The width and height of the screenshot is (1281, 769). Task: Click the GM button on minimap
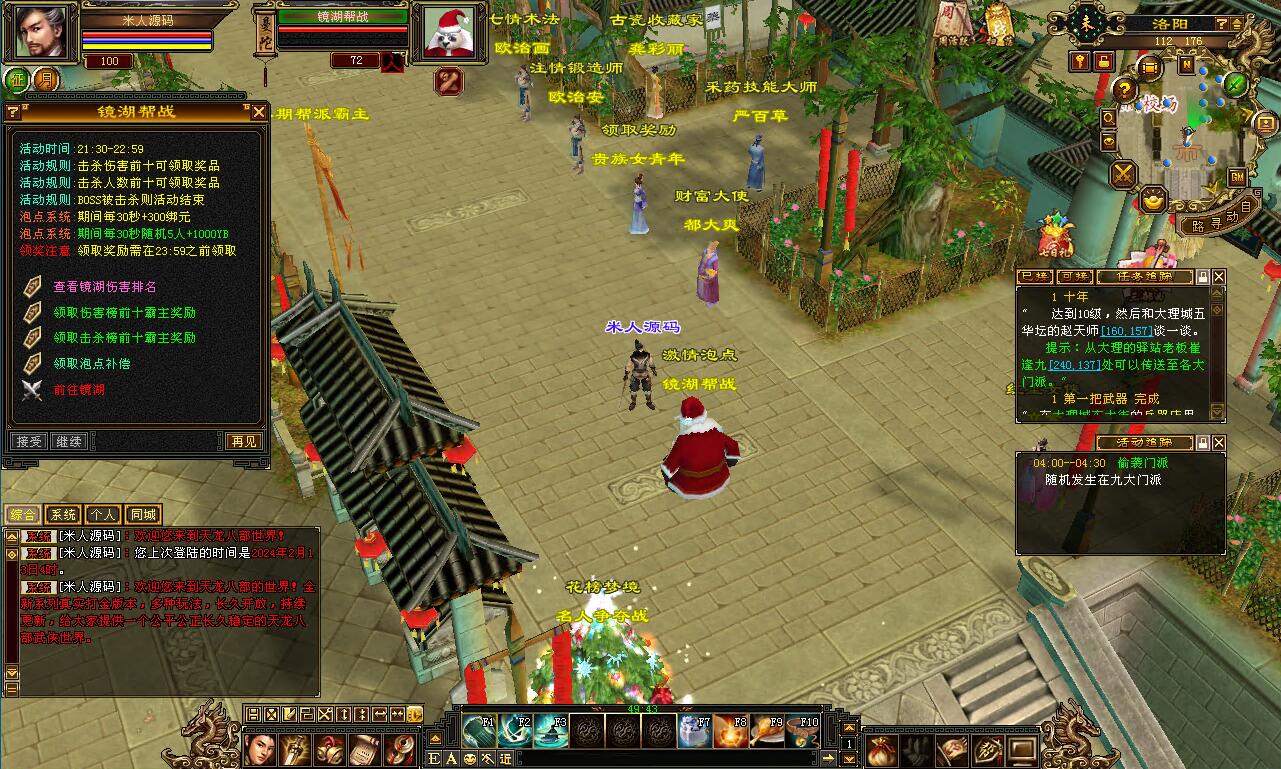pos(1237,177)
